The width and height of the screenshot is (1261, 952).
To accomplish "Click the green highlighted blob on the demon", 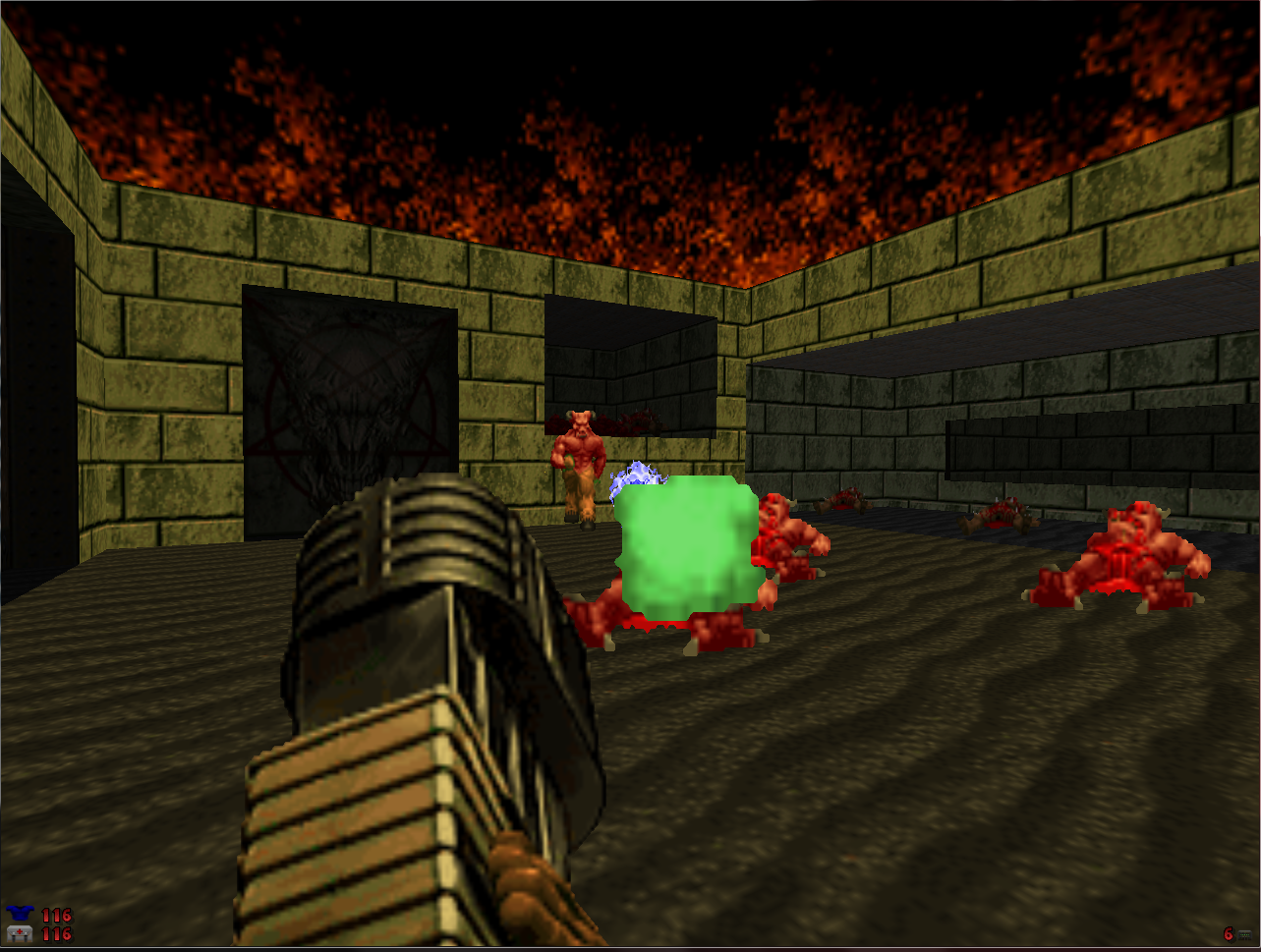I will pyautogui.click(x=683, y=540).
